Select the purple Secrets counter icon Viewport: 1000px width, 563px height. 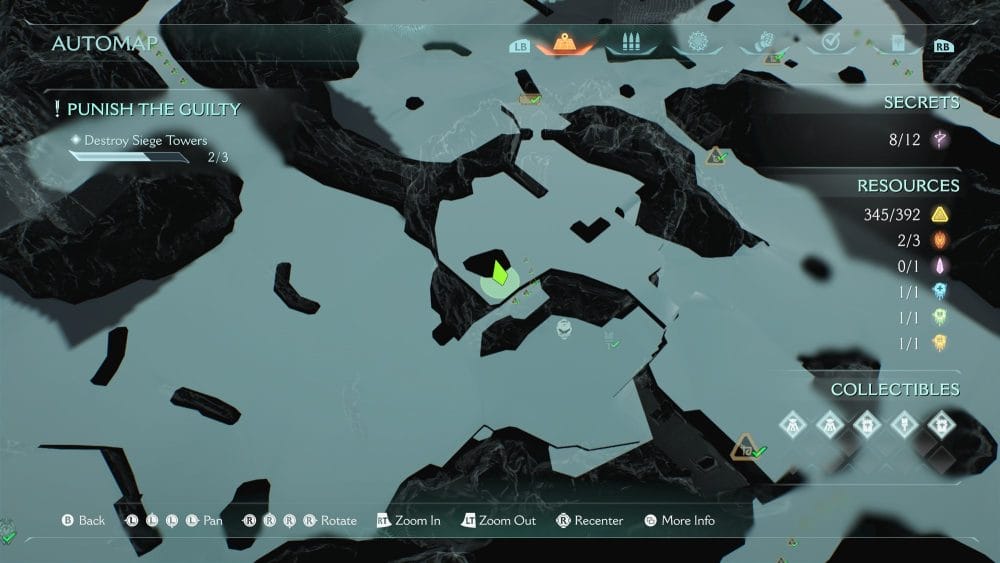939,140
